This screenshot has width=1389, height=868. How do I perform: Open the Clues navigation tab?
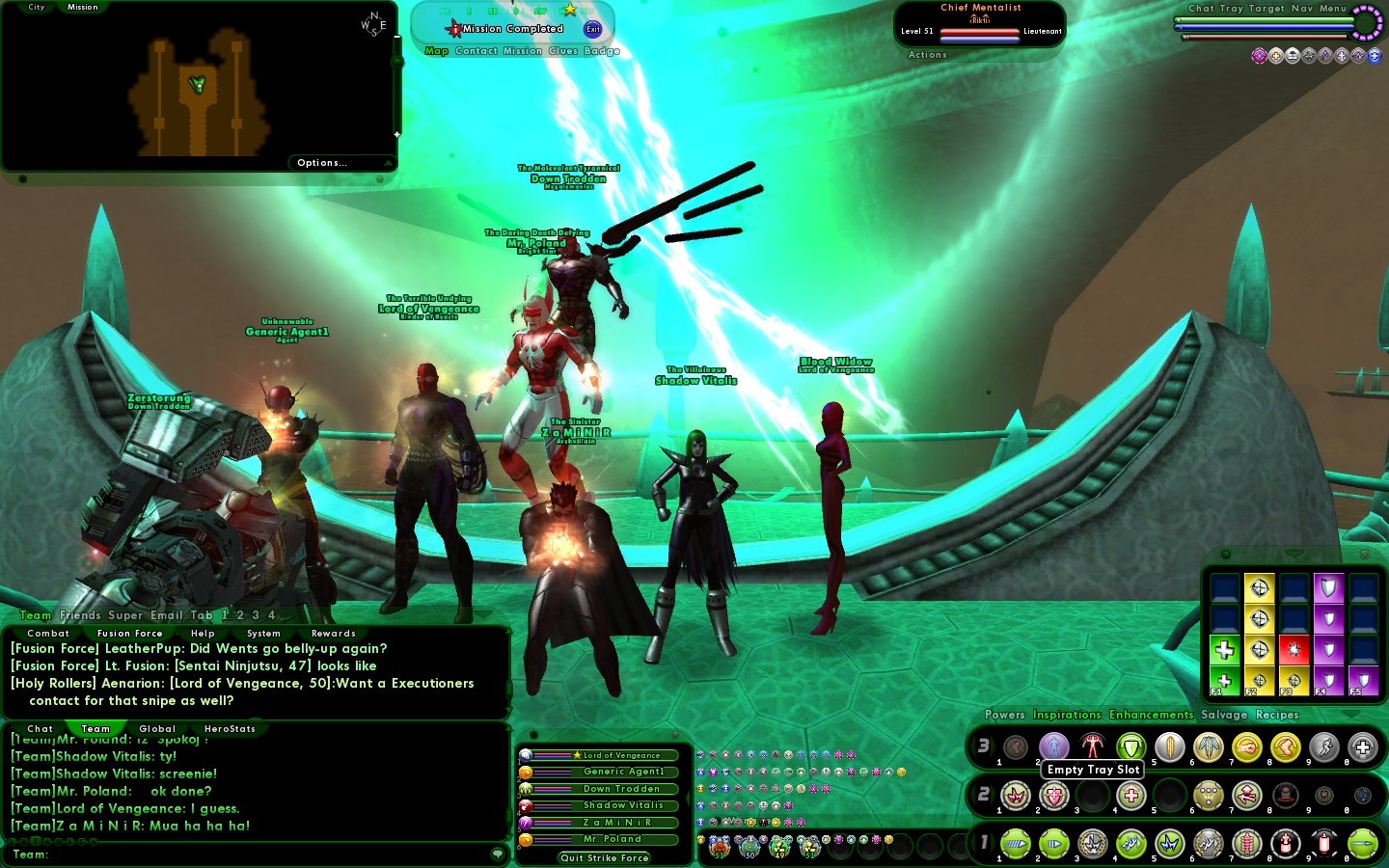pos(563,51)
